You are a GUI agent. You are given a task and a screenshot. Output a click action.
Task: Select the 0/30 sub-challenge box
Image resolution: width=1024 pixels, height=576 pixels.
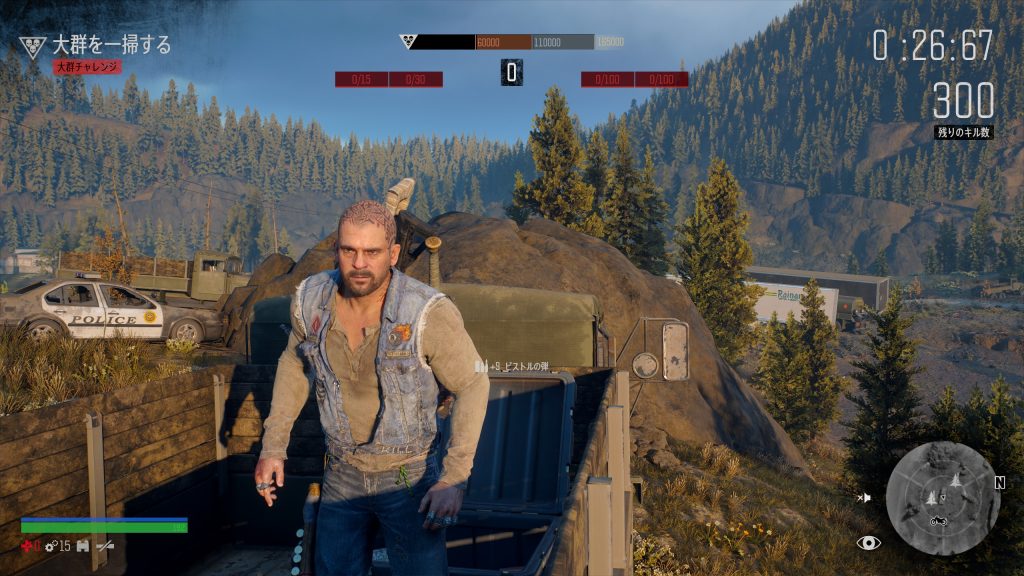pyautogui.click(x=415, y=79)
